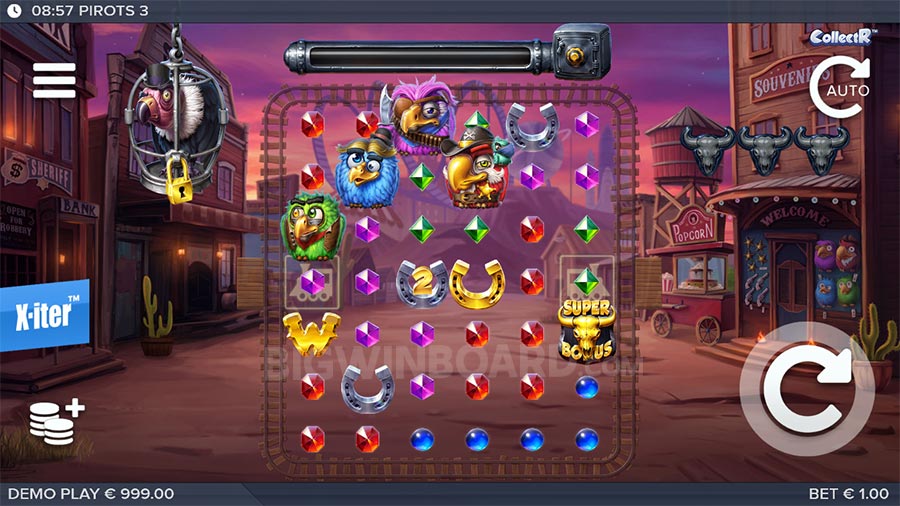Spin the reels with the big arrow button
This screenshot has width=900, height=506.
807,389
